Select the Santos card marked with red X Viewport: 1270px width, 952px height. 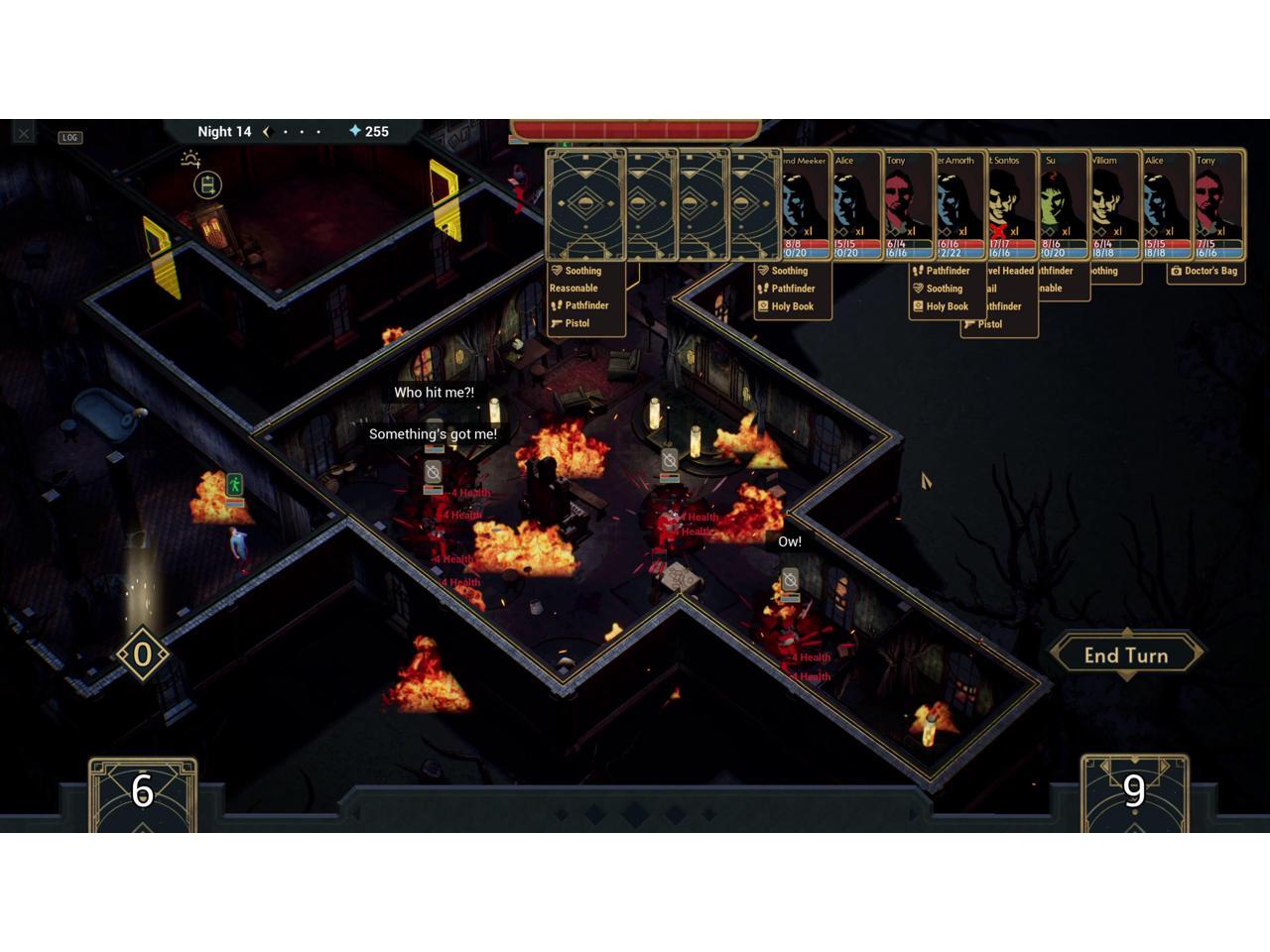click(1010, 205)
